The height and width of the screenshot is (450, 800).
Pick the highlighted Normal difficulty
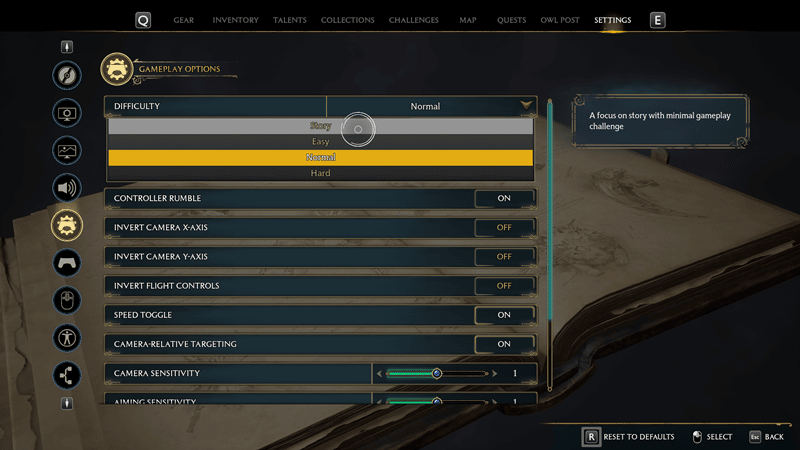[x=320, y=158]
